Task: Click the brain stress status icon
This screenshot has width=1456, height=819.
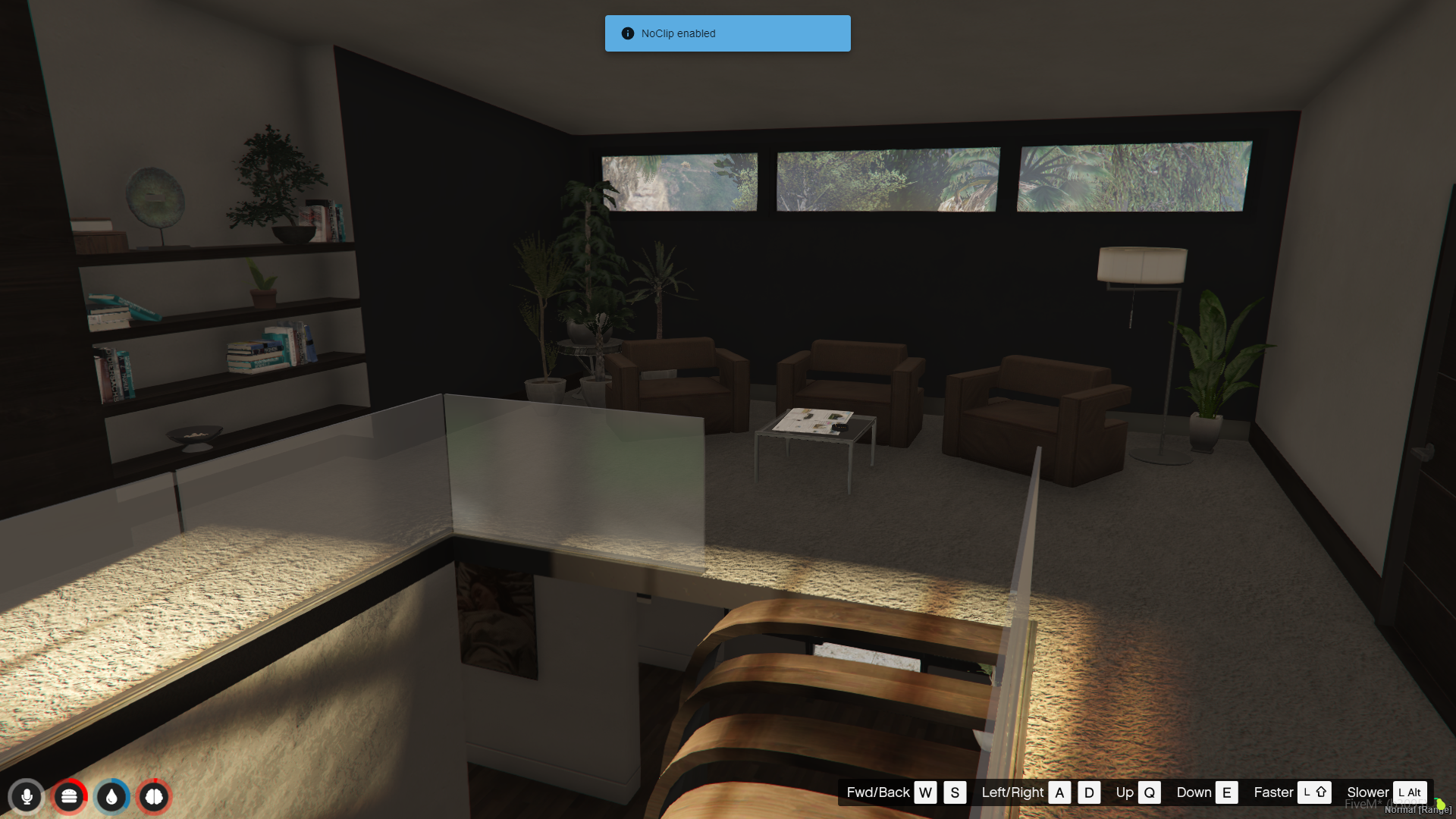Action: [x=154, y=796]
